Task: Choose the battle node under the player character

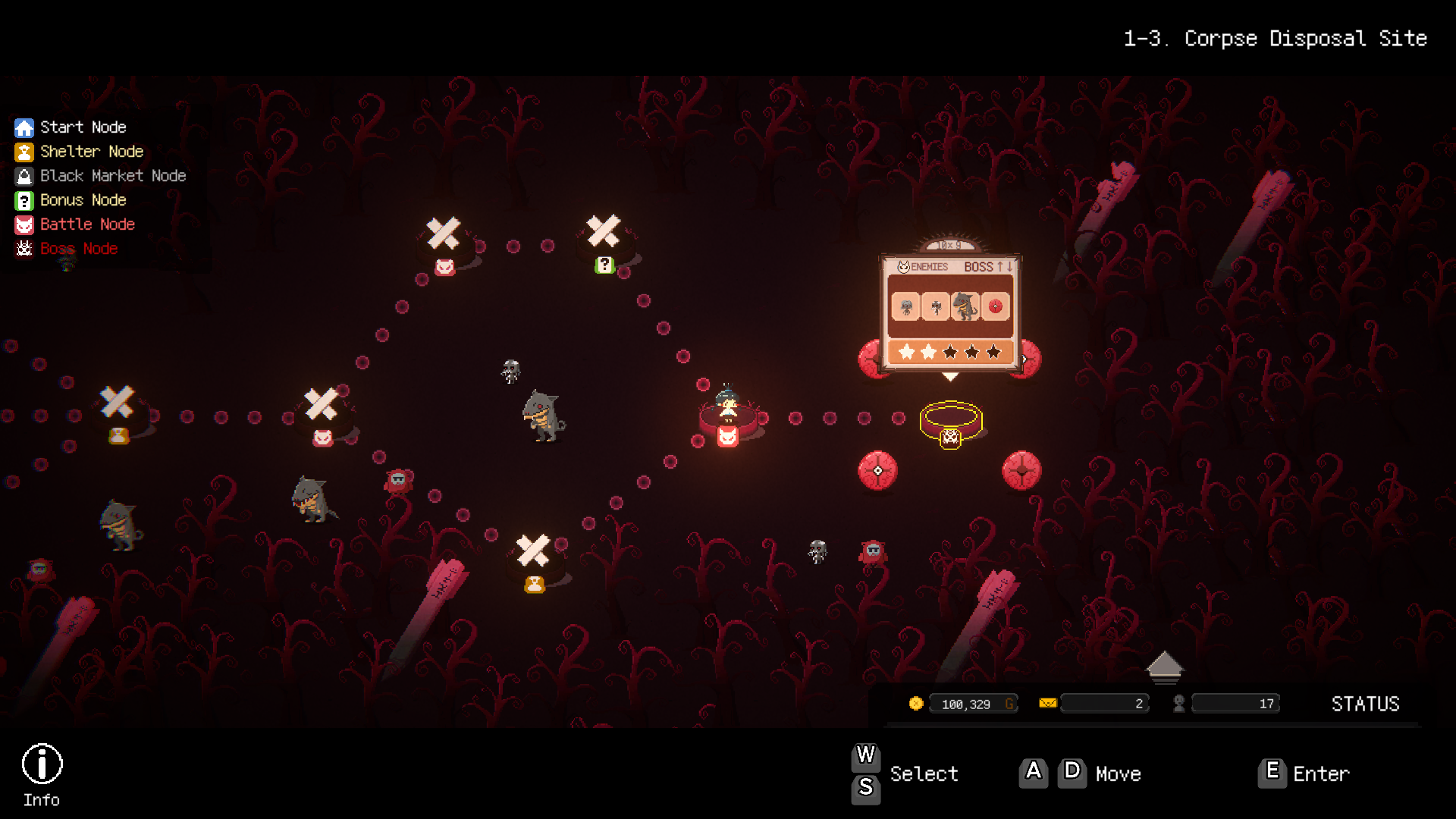Action: tap(728, 436)
